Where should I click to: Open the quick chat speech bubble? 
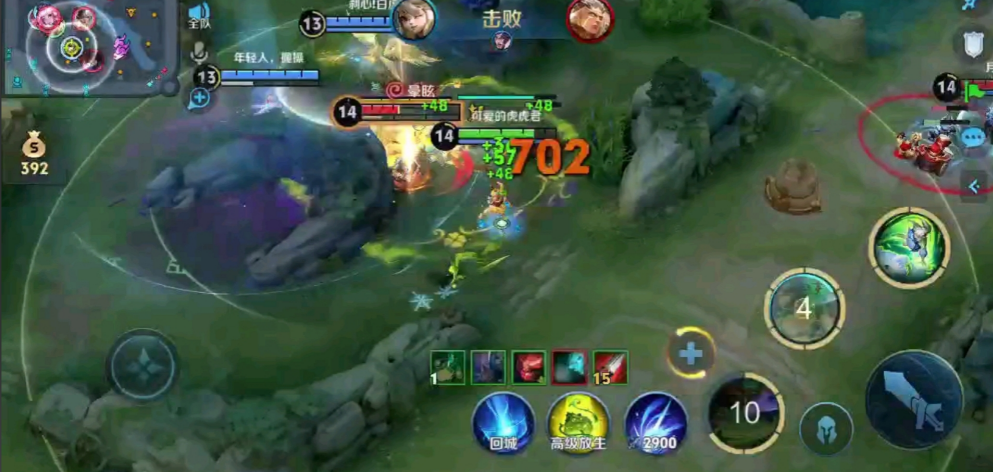click(x=974, y=139)
